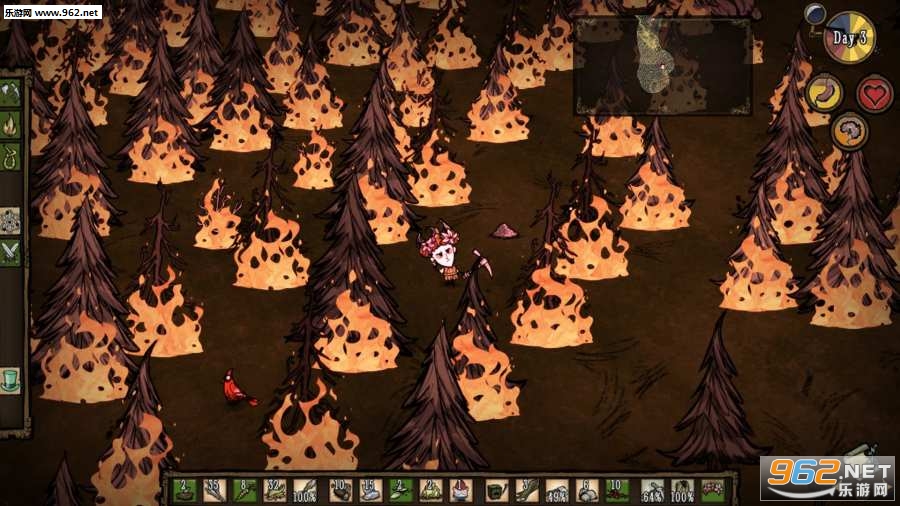Select the inventory stack showing 32
The width and height of the screenshot is (900, 506).
click(277, 490)
